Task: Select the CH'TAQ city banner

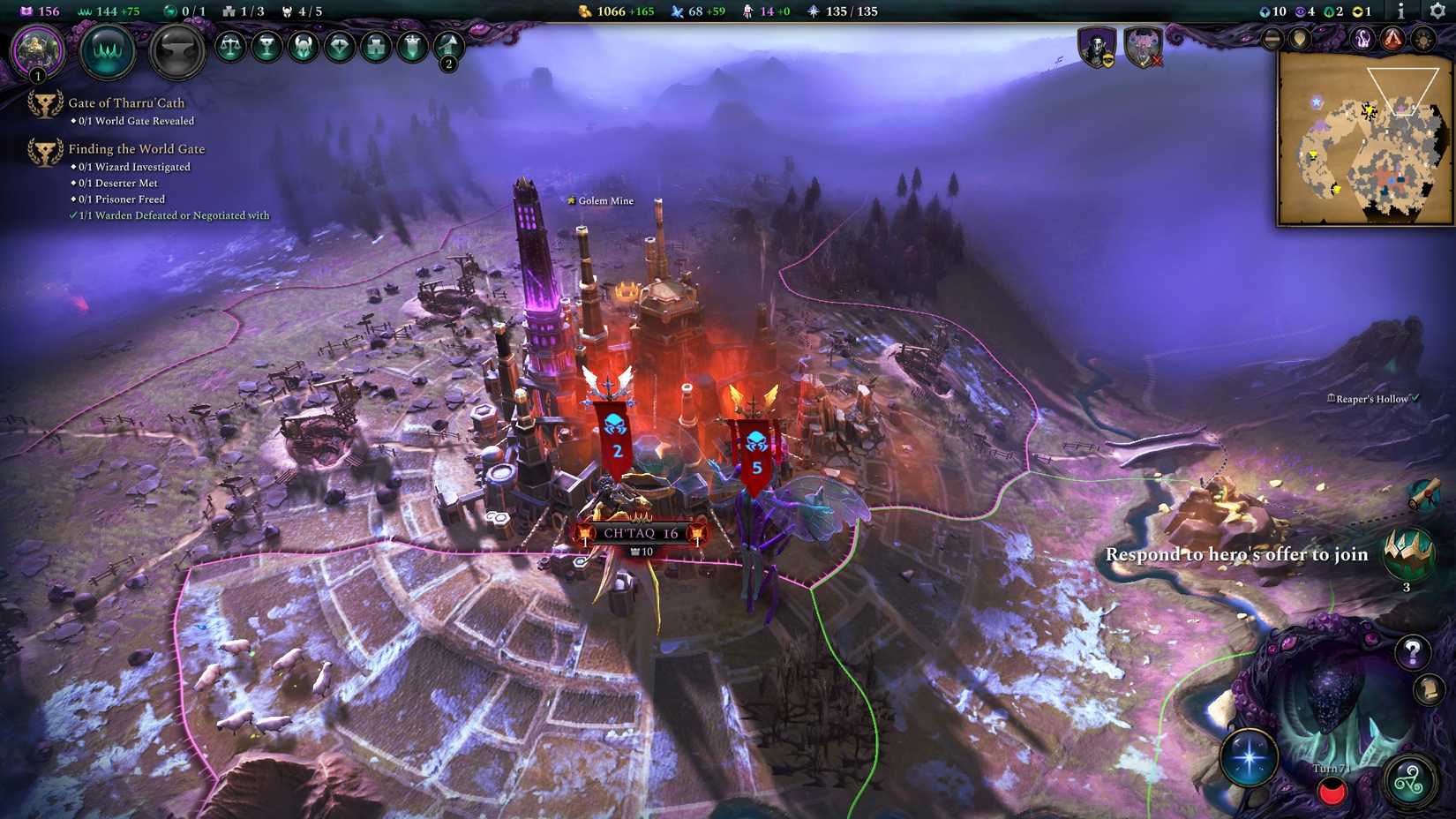Action: pyautogui.click(x=638, y=530)
